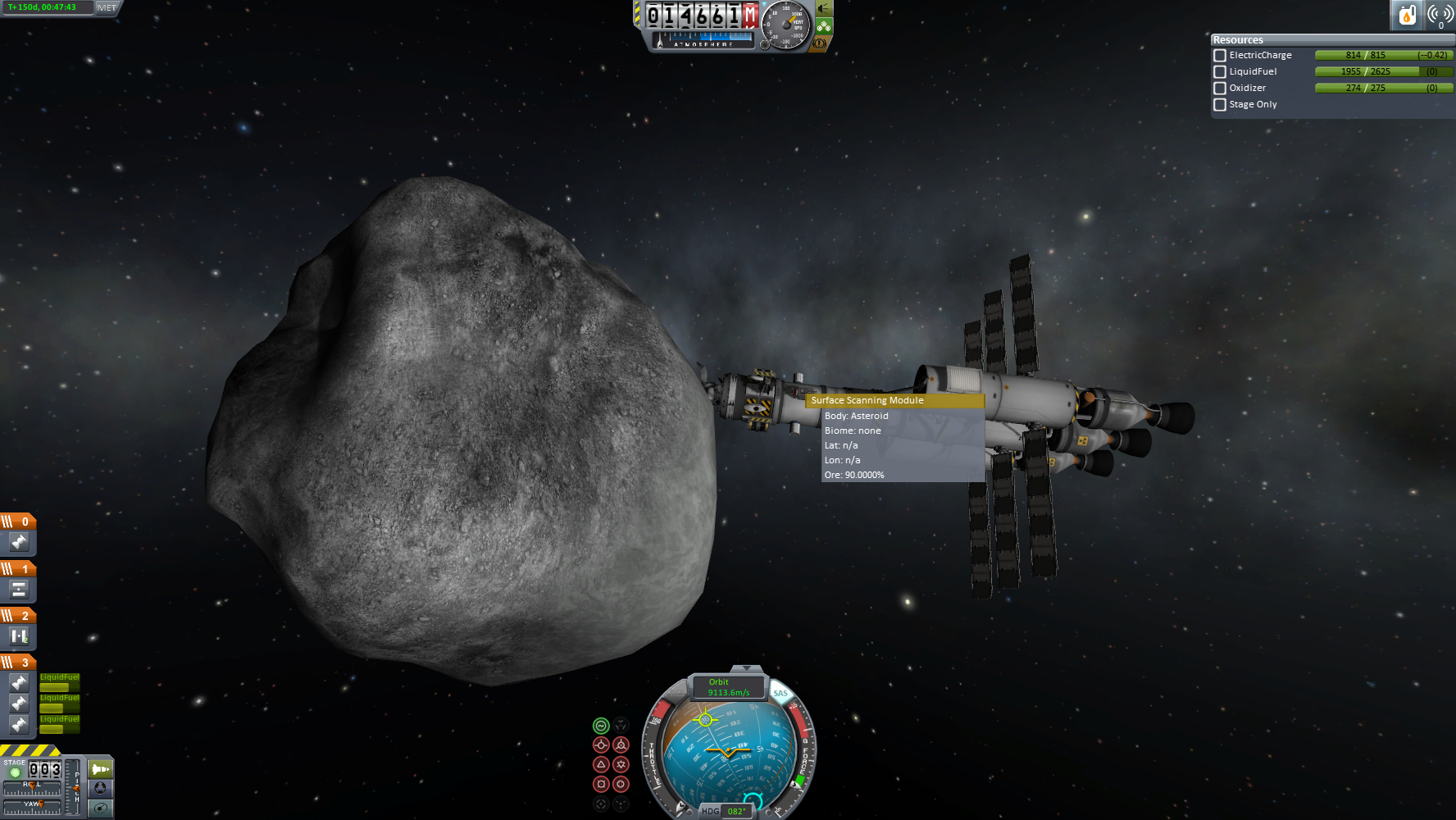Viewport: 1456px width, 820px height.
Task: Switch to docking mode button
Action: (100, 788)
